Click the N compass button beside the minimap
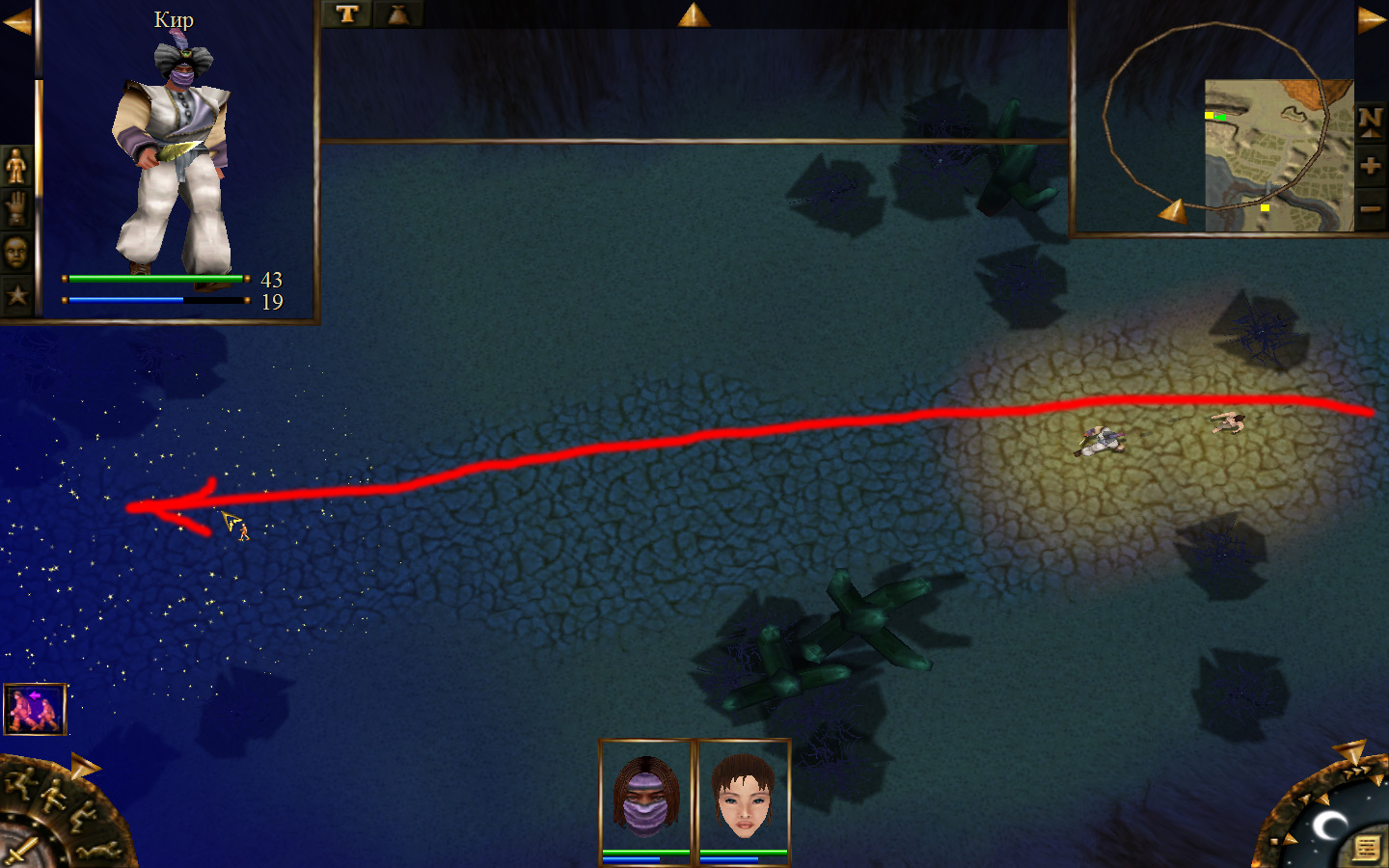Viewport: 1389px width, 868px height. click(x=1370, y=121)
